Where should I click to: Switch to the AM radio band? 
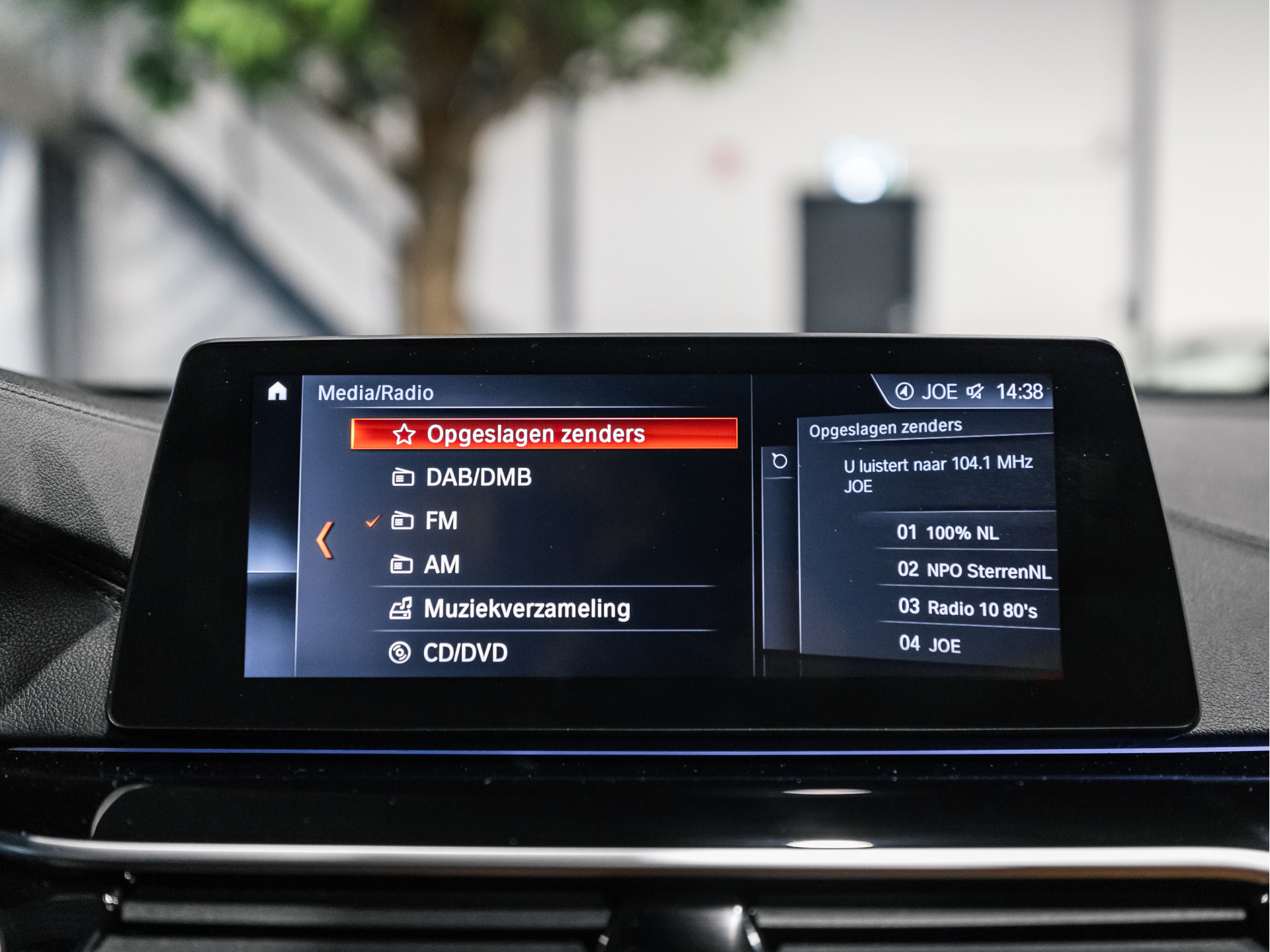pos(441,565)
